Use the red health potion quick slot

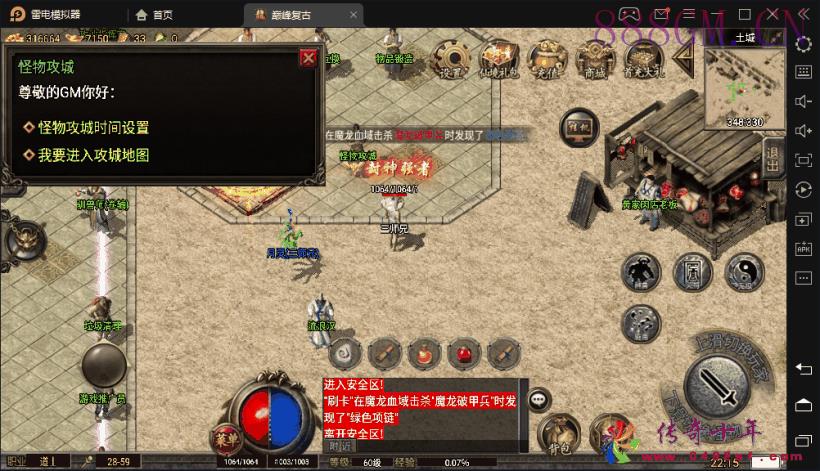click(463, 353)
